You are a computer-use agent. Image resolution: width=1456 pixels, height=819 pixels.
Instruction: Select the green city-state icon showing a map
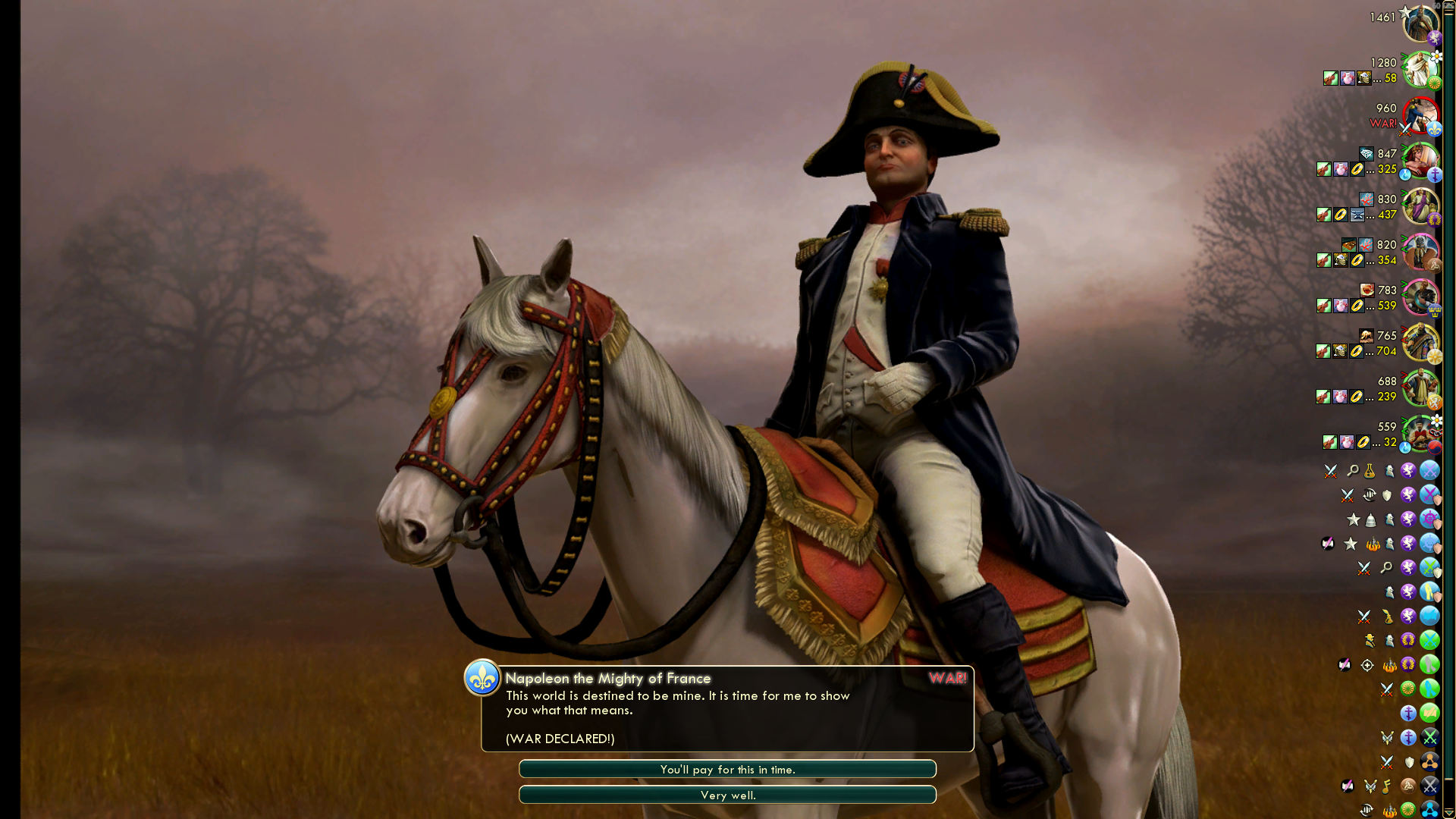click(1429, 713)
